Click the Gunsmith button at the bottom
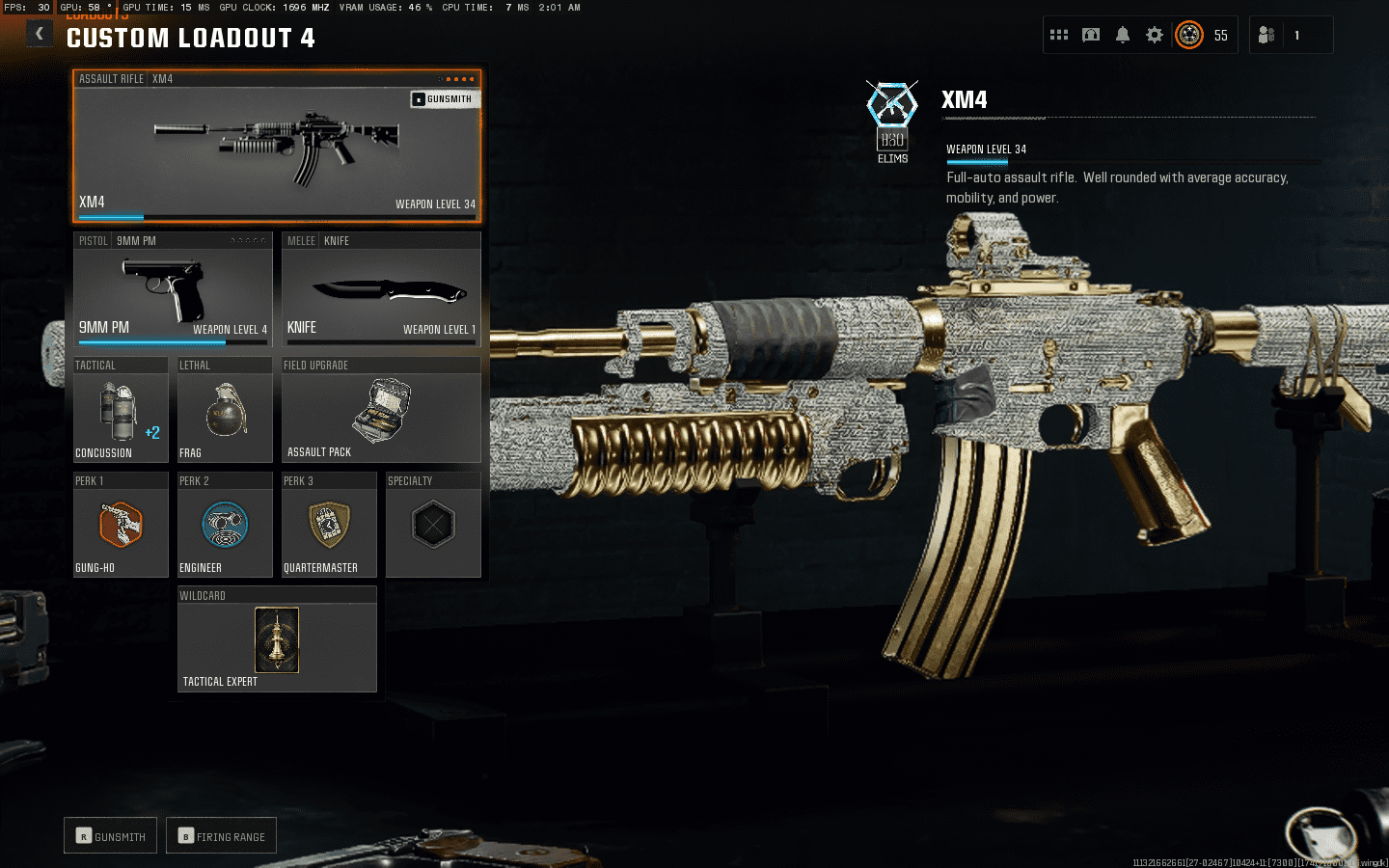The image size is (1389, 868). click(x=111, y=836)
